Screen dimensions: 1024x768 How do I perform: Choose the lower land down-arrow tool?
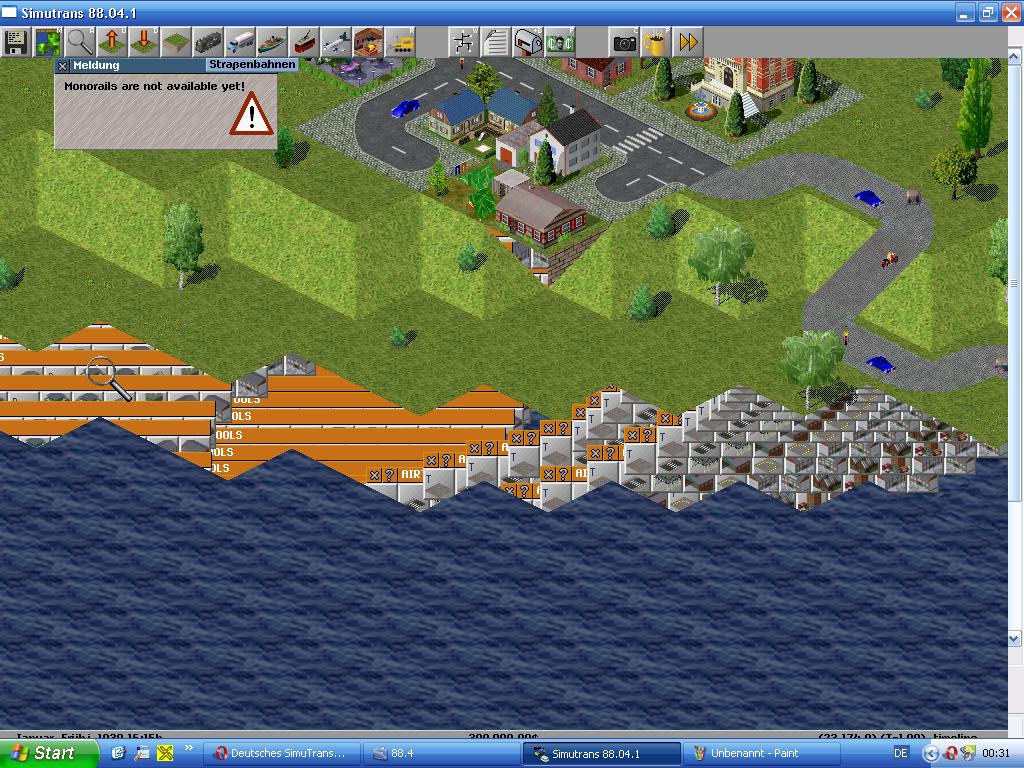144,42
